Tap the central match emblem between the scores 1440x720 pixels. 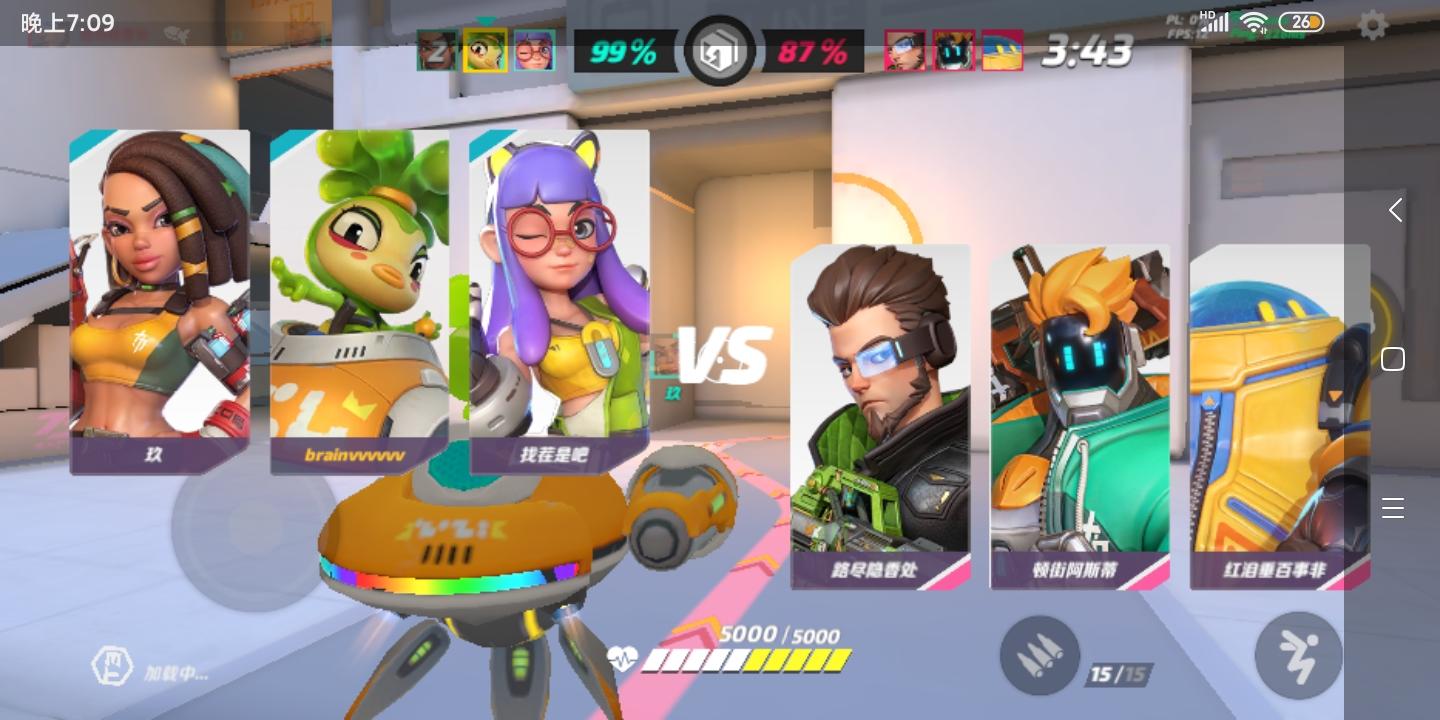[x=720, y=51]
